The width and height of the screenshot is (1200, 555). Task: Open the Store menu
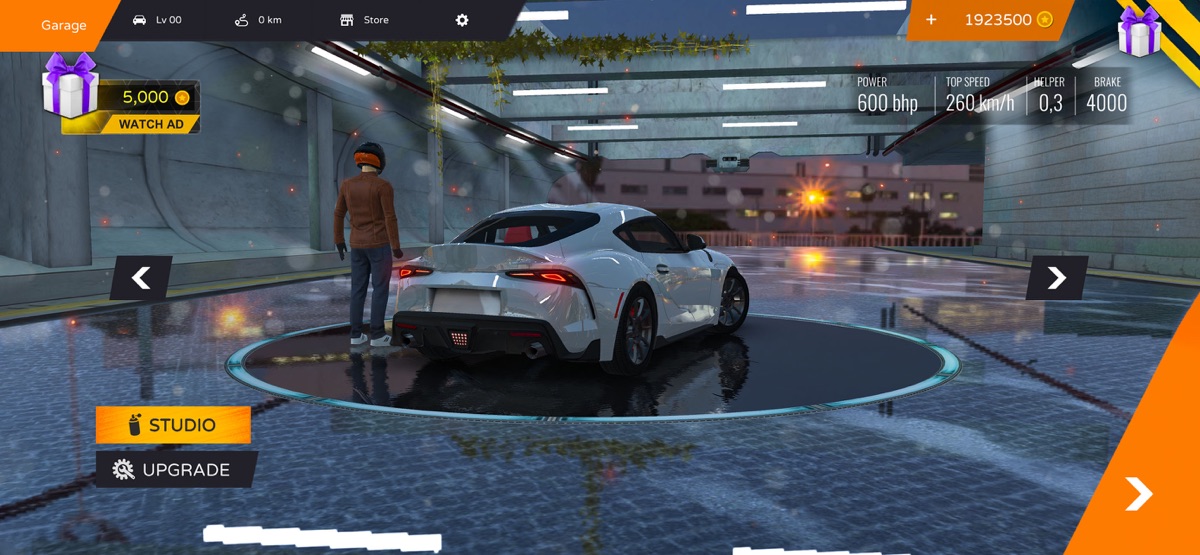coord(365,20)
